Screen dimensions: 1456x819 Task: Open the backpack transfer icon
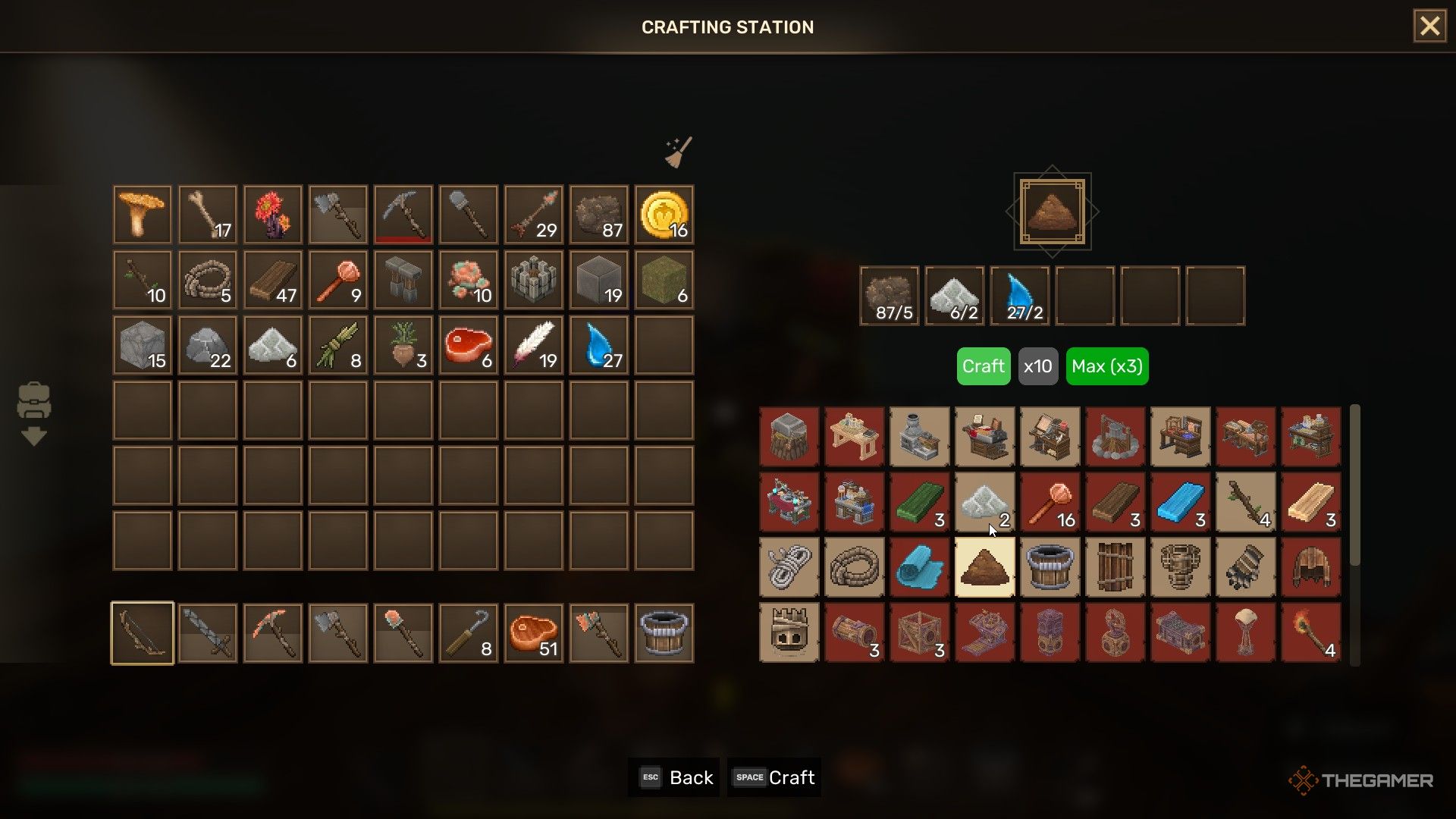(x=34, y=413)
